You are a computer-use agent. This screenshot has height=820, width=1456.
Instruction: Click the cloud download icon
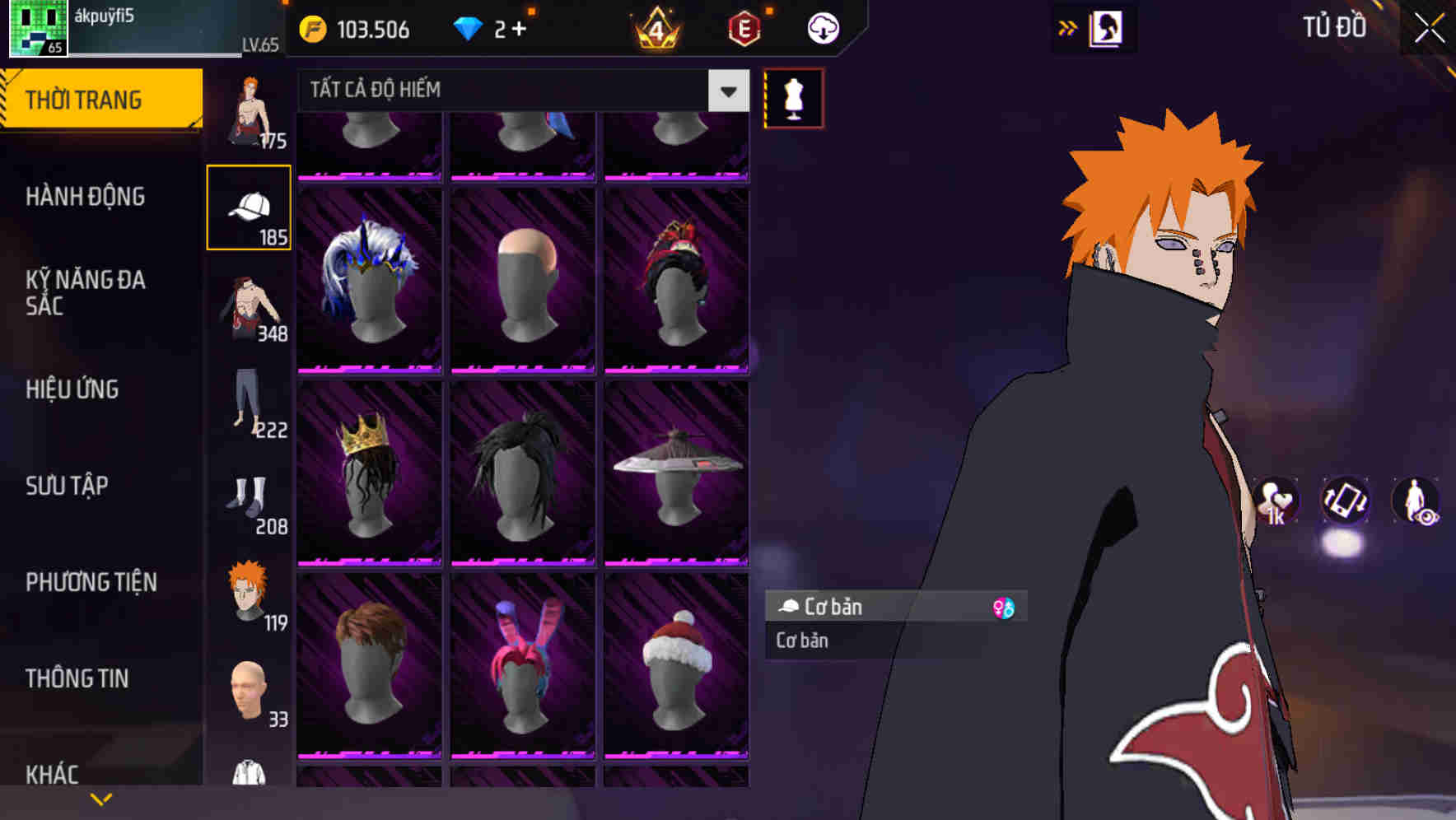[820, 27]
